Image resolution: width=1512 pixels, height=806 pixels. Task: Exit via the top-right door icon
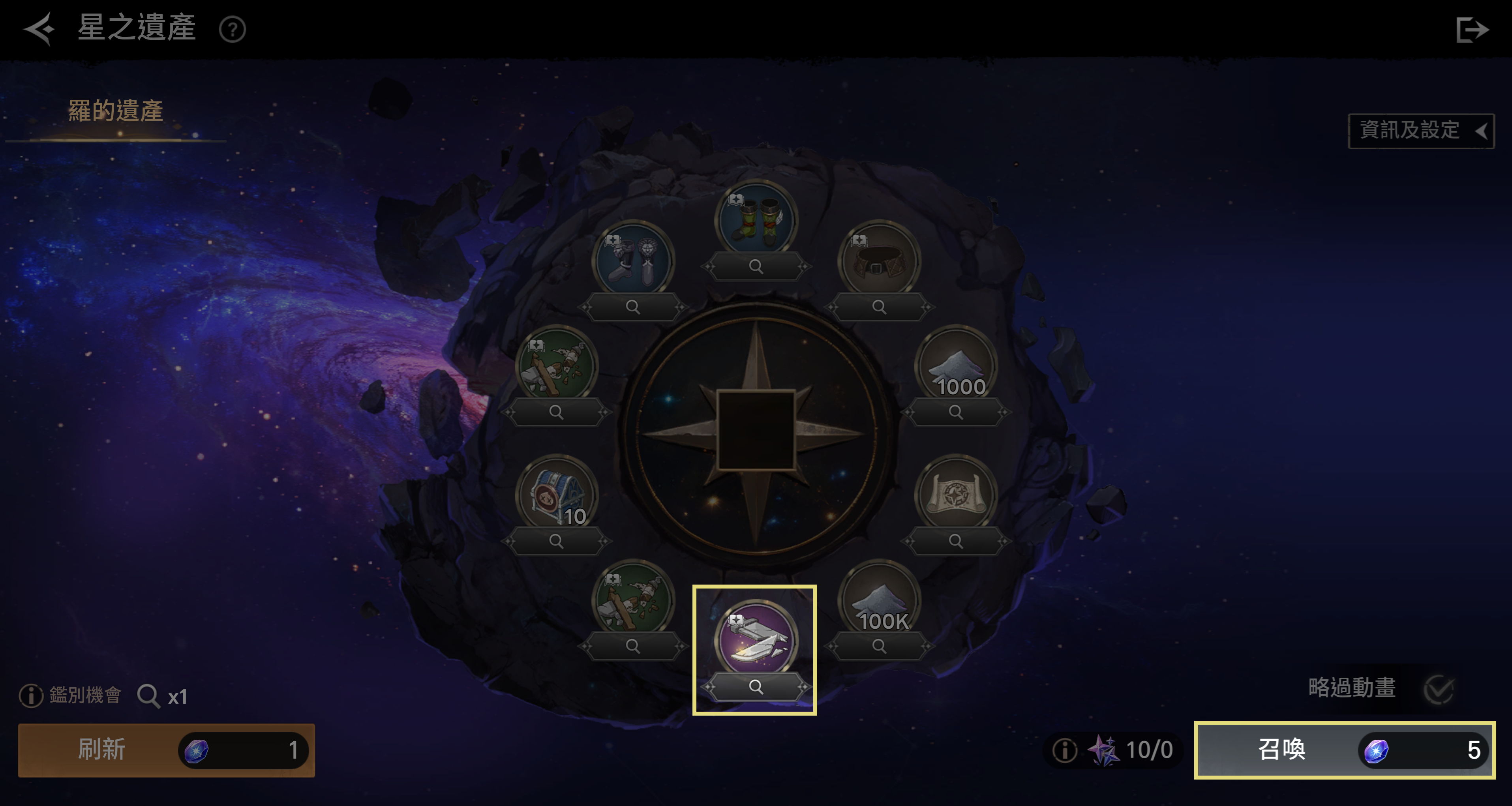(1471, 29)
